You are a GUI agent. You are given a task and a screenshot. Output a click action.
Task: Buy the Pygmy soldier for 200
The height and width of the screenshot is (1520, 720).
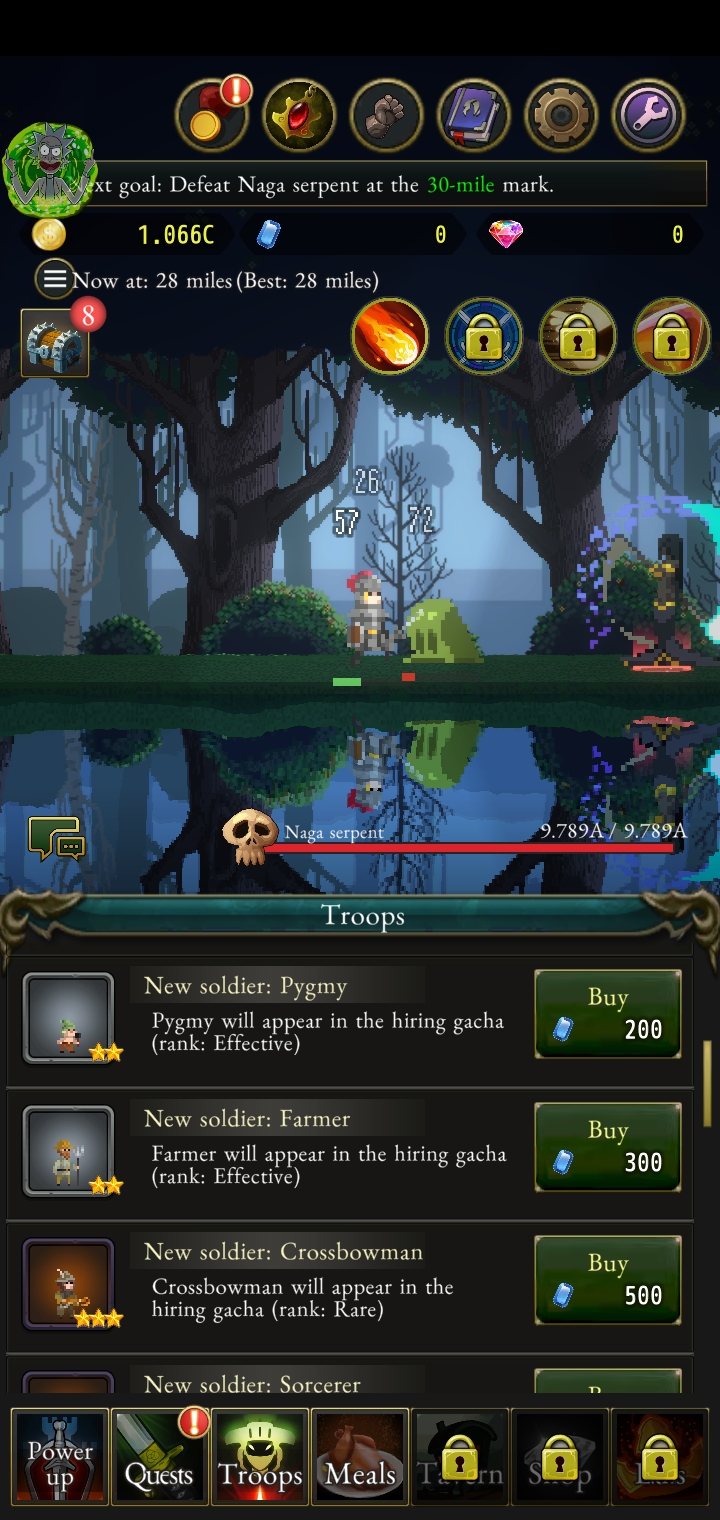click(x=608, y=1014)
